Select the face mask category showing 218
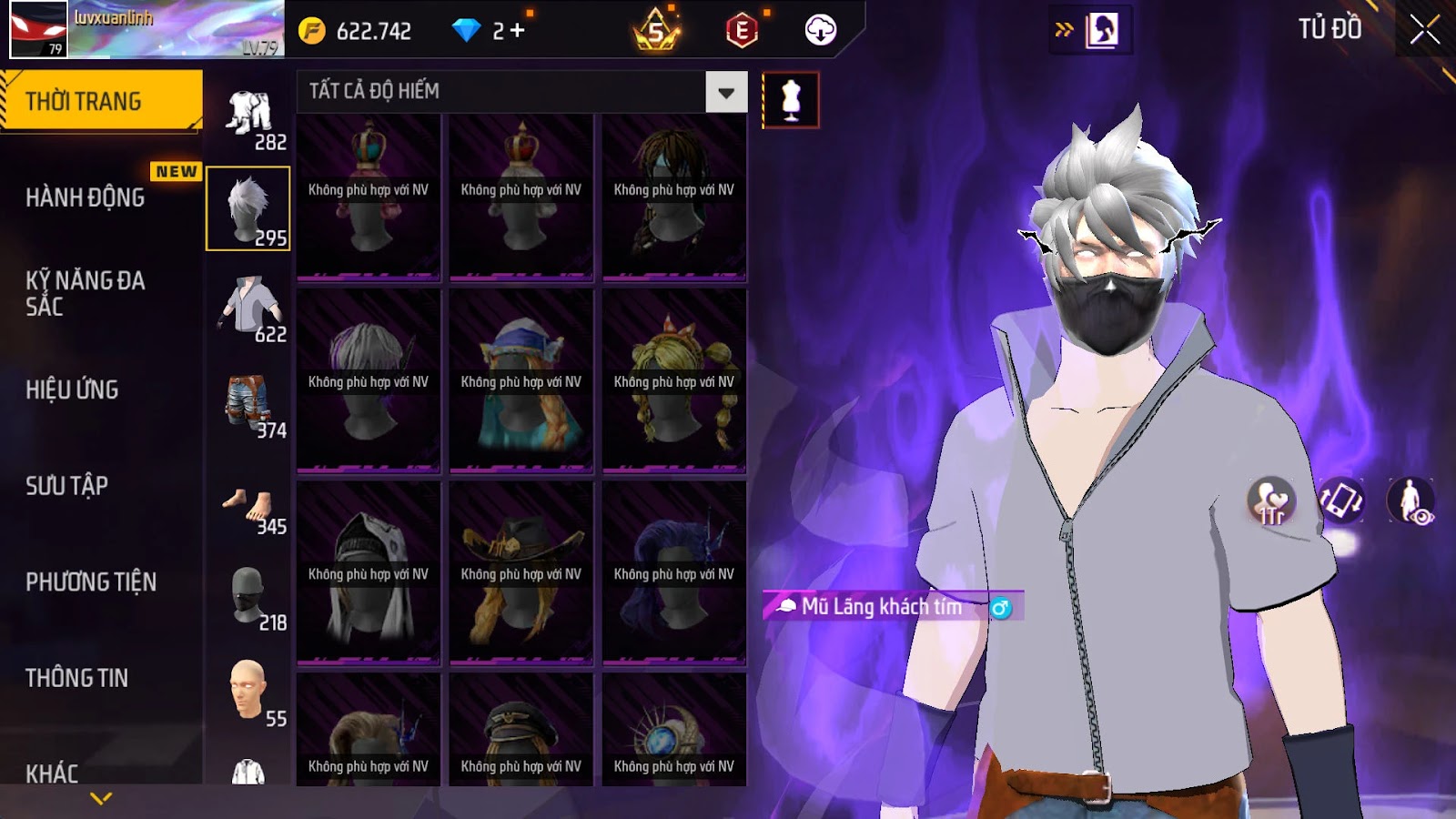The image size is (1456, 819). 248,597
